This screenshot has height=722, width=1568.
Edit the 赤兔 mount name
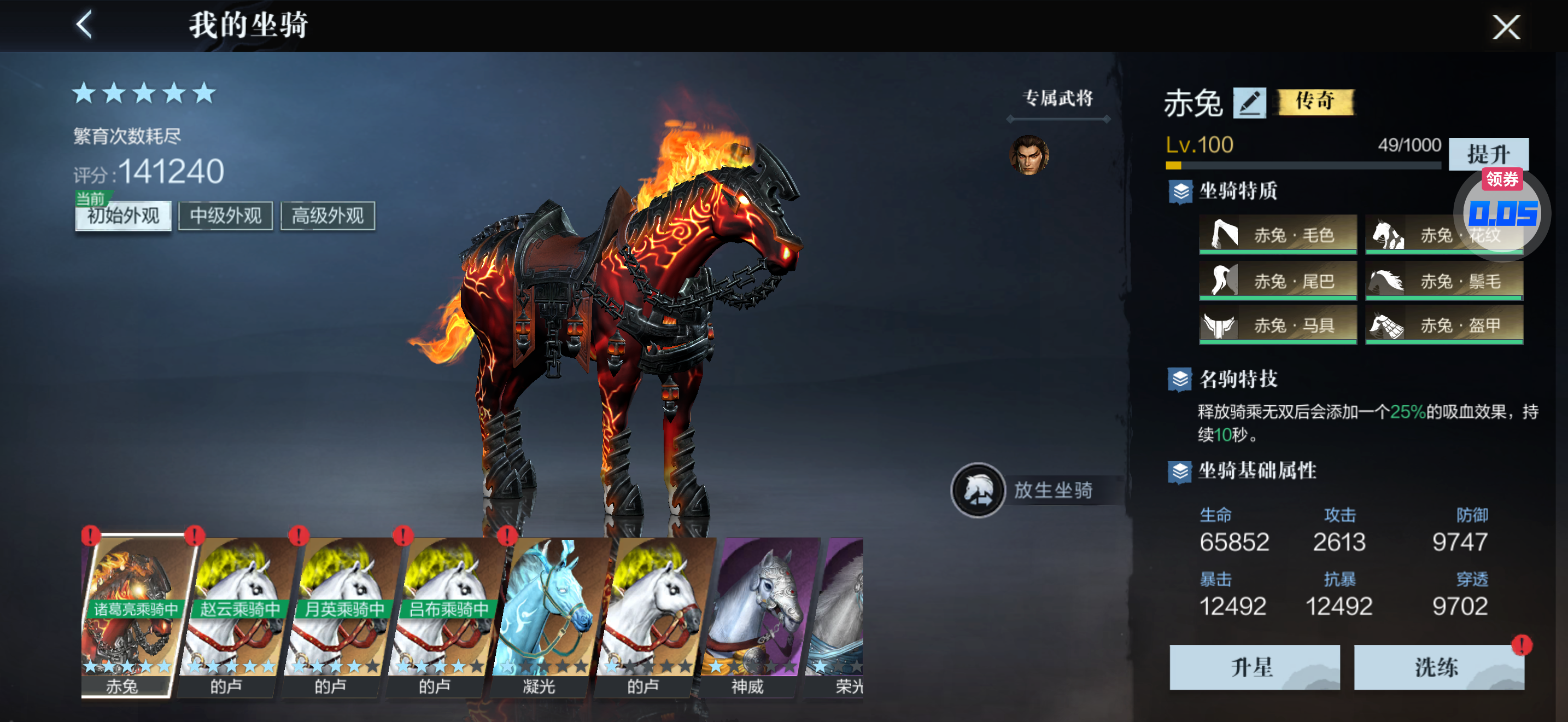1248,102
